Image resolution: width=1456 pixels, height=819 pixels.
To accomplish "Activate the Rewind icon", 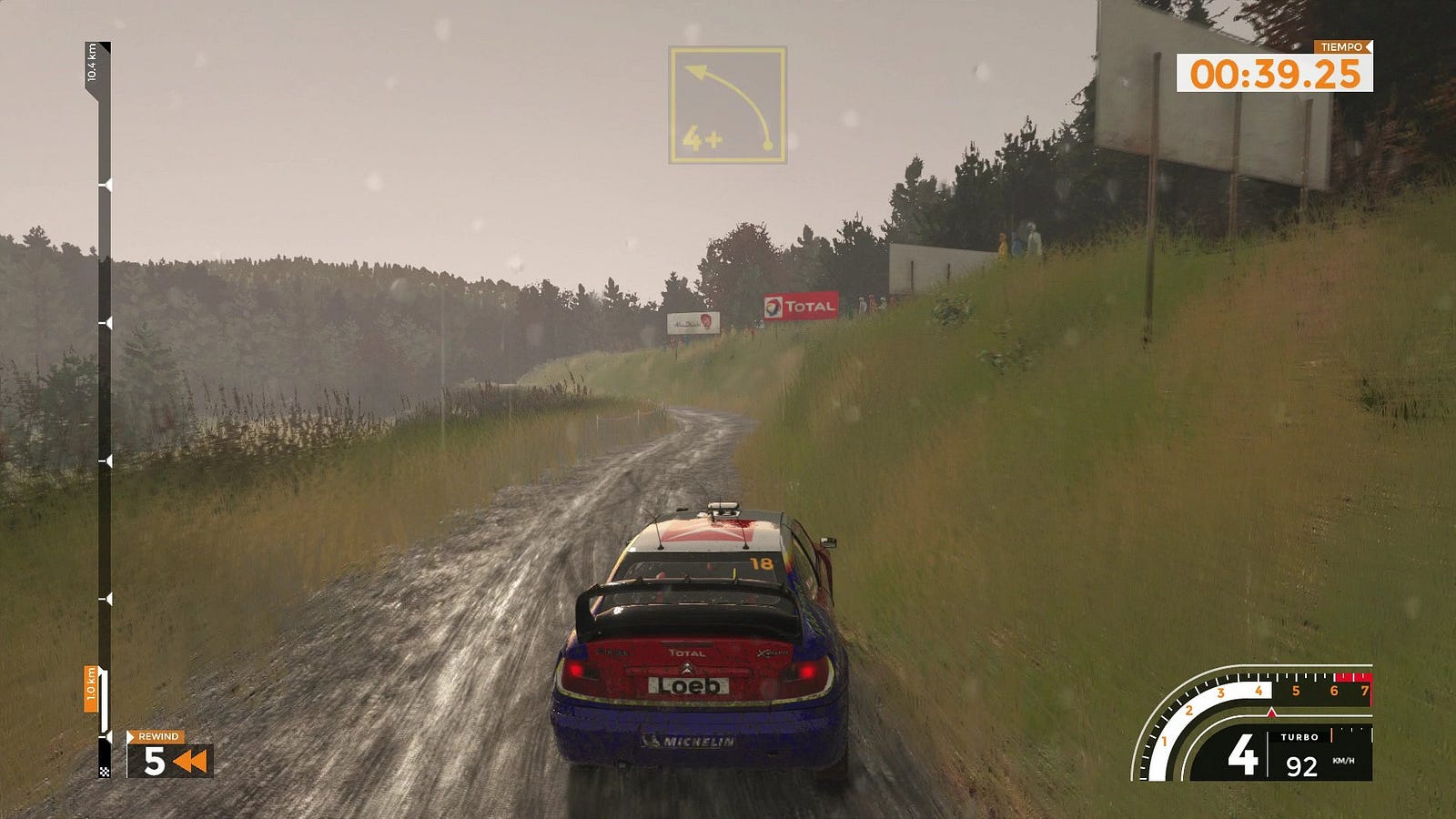I will [189, 761].
